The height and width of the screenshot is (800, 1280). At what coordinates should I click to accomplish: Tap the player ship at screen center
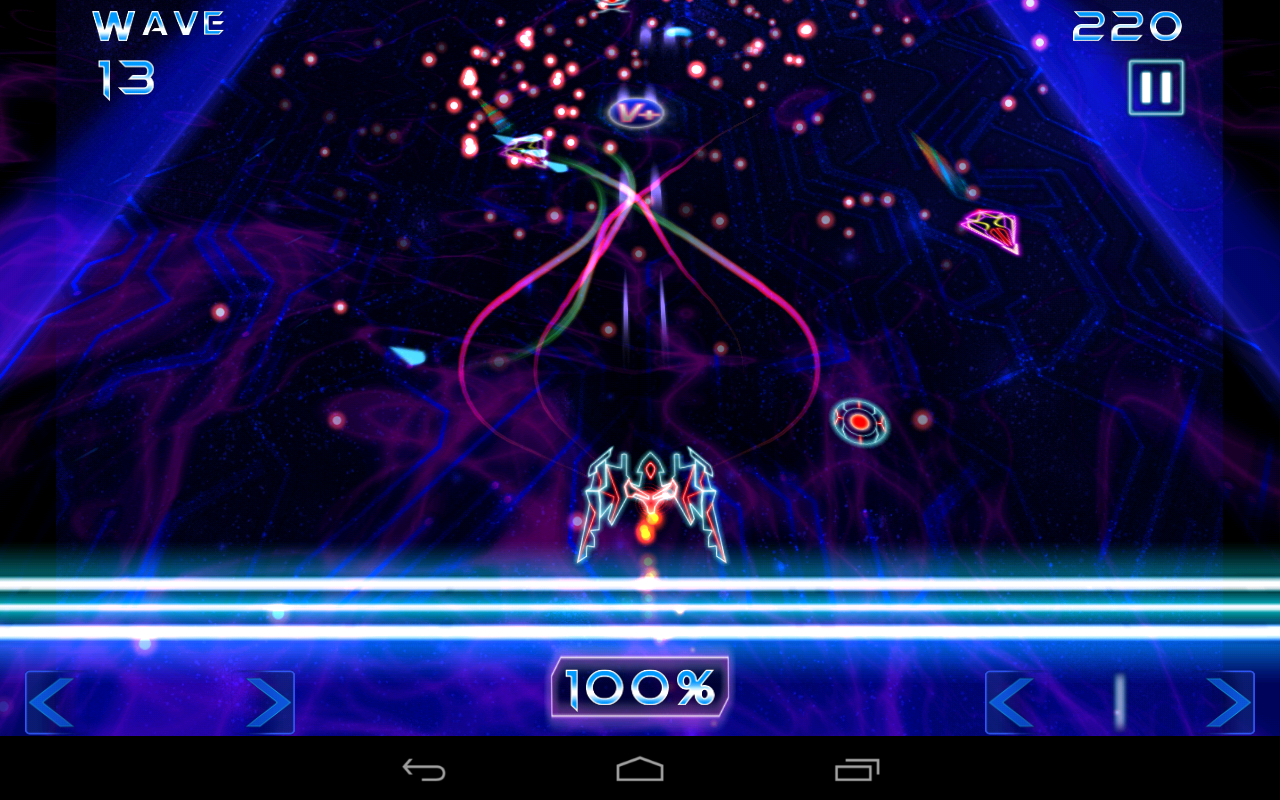click(x=652, y=500)
